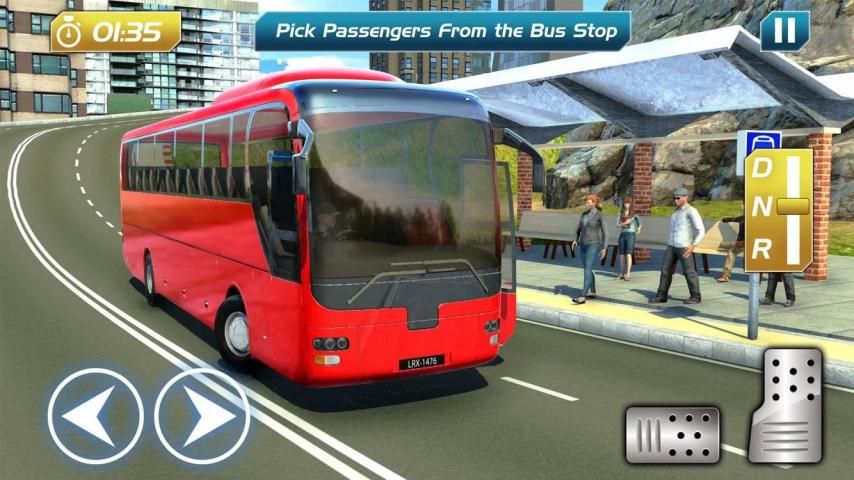The width and height of the screenshot is (854, 480).
Task: Steer left with the left arrow button
Action: pos(95,415)
